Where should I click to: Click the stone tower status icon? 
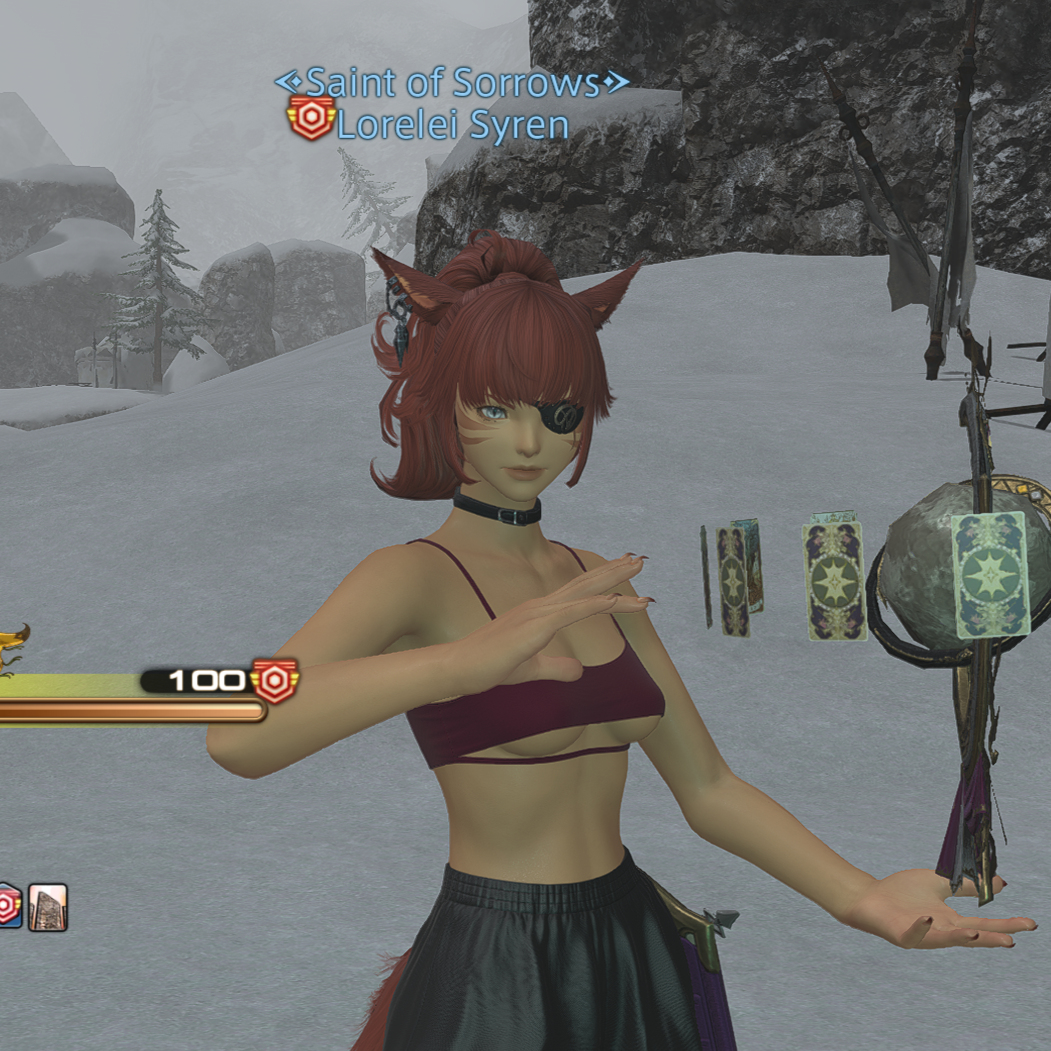48,907
